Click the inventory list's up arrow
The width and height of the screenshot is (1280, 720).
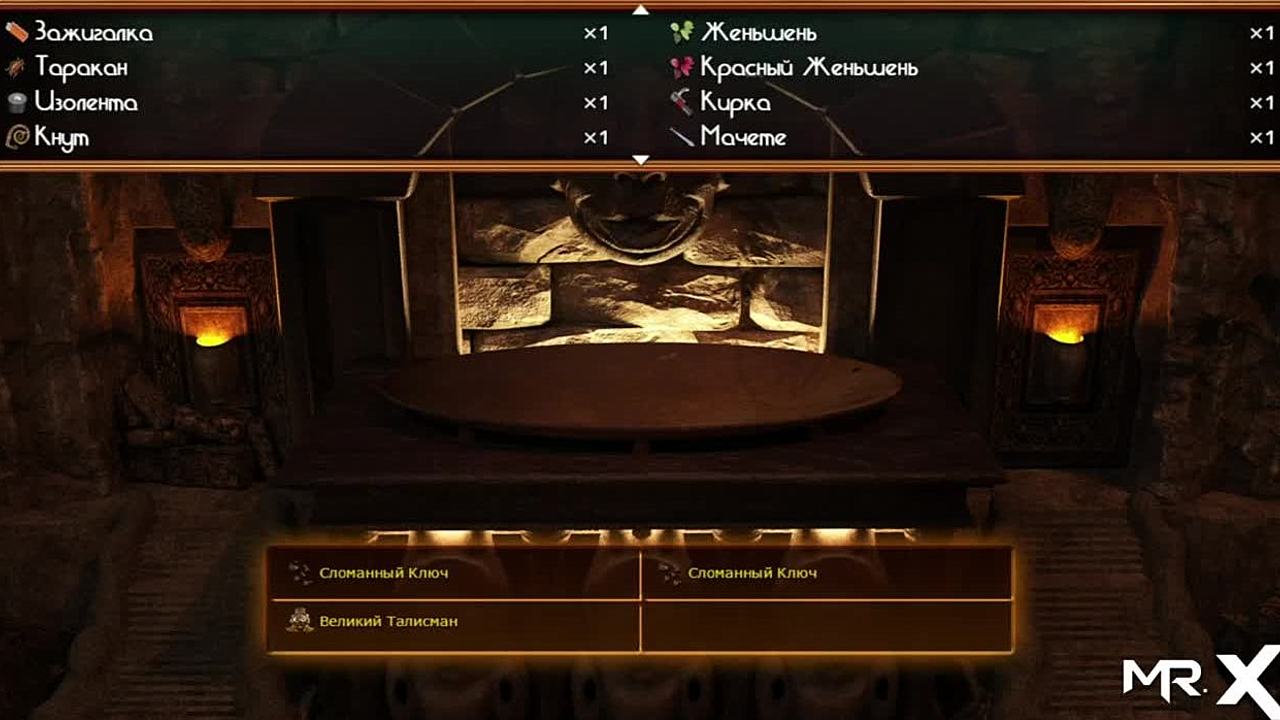(641, 10)
